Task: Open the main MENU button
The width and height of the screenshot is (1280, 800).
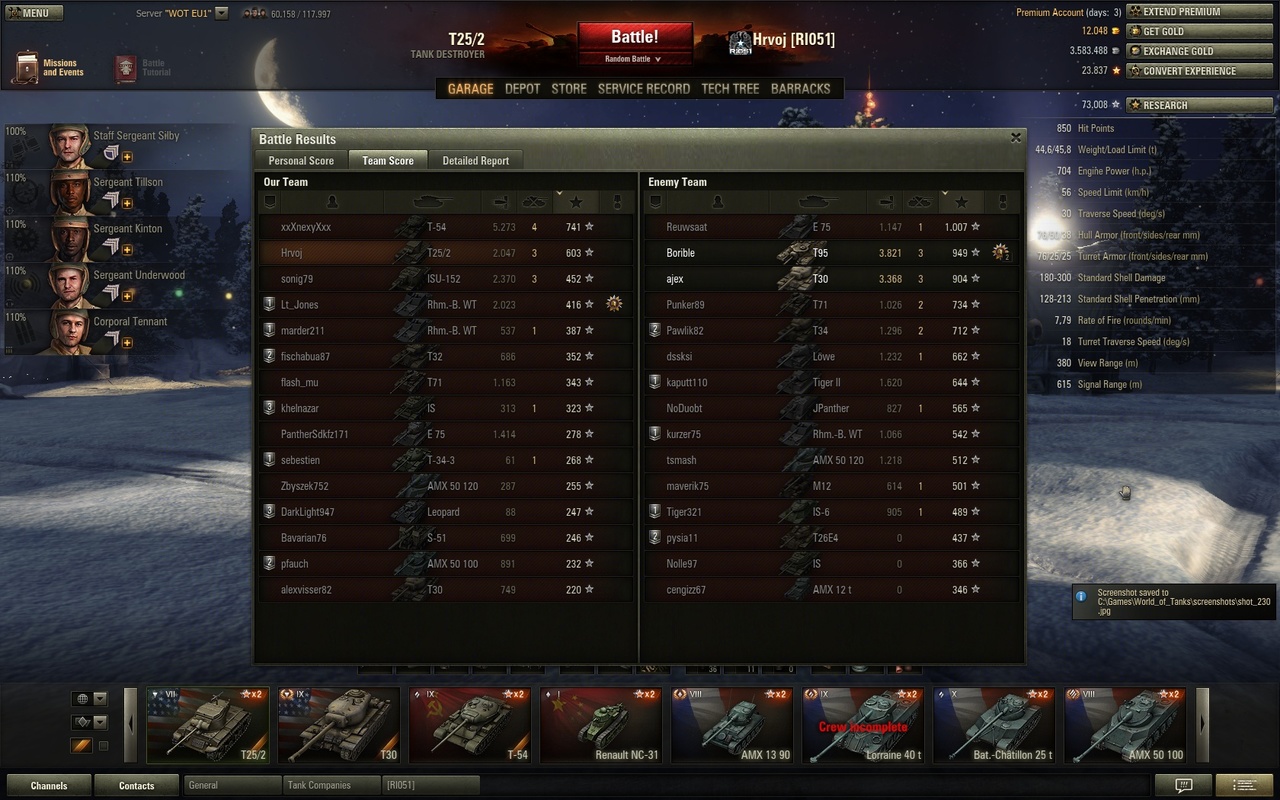Action: point(34,13)
